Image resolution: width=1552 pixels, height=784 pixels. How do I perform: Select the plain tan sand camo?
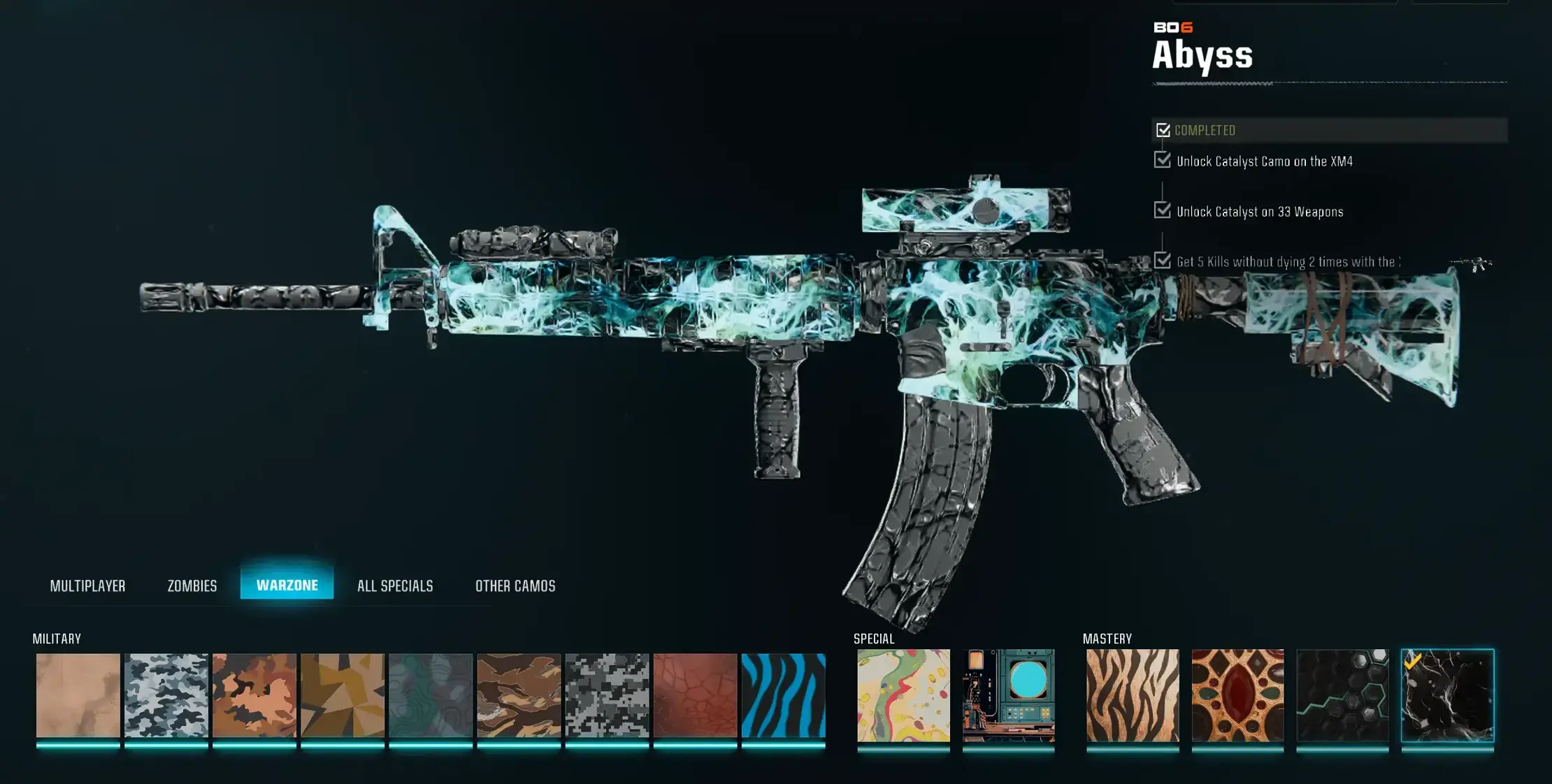point(78,695)
